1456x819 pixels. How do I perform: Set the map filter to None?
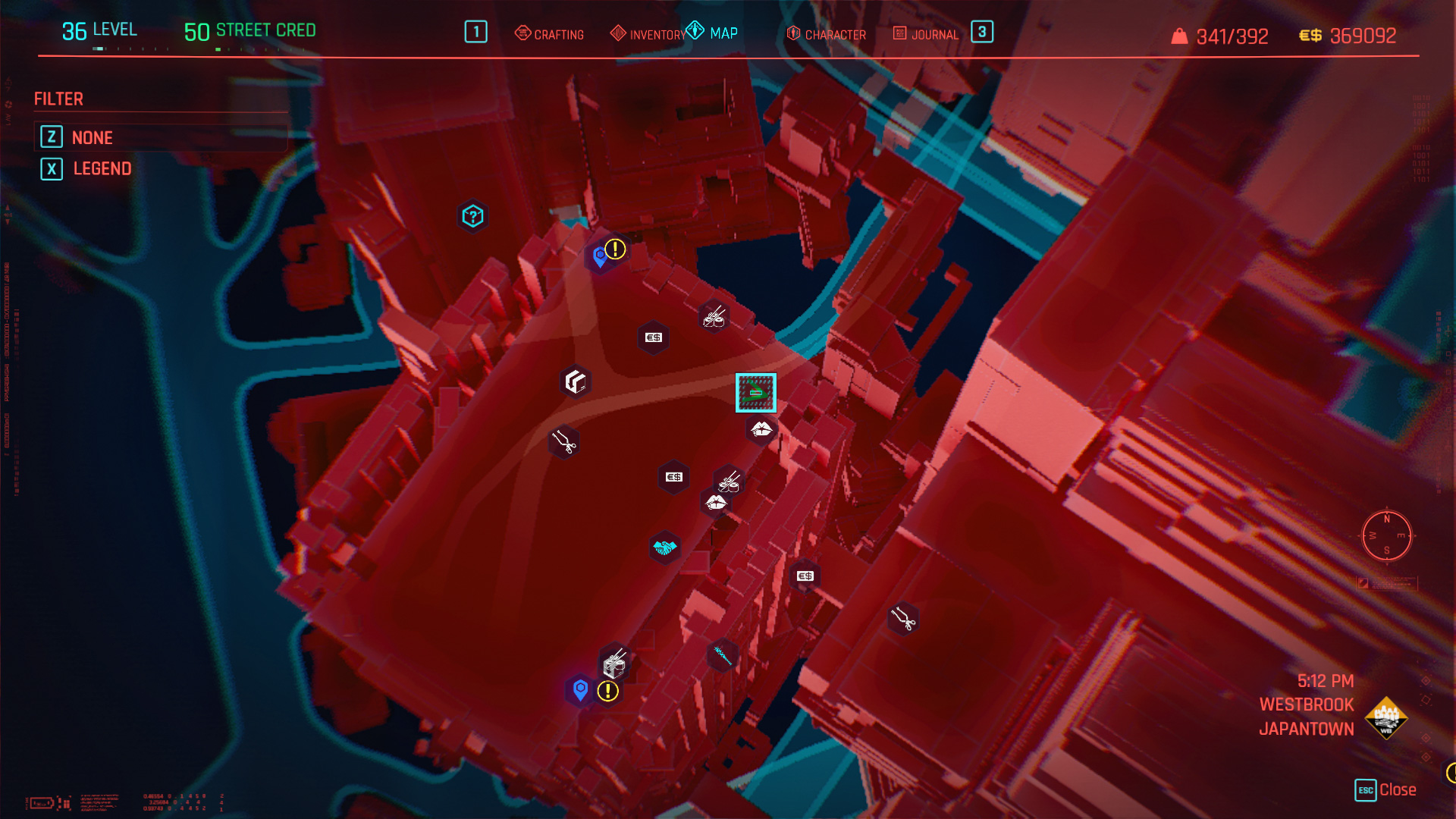click(92, 137)
